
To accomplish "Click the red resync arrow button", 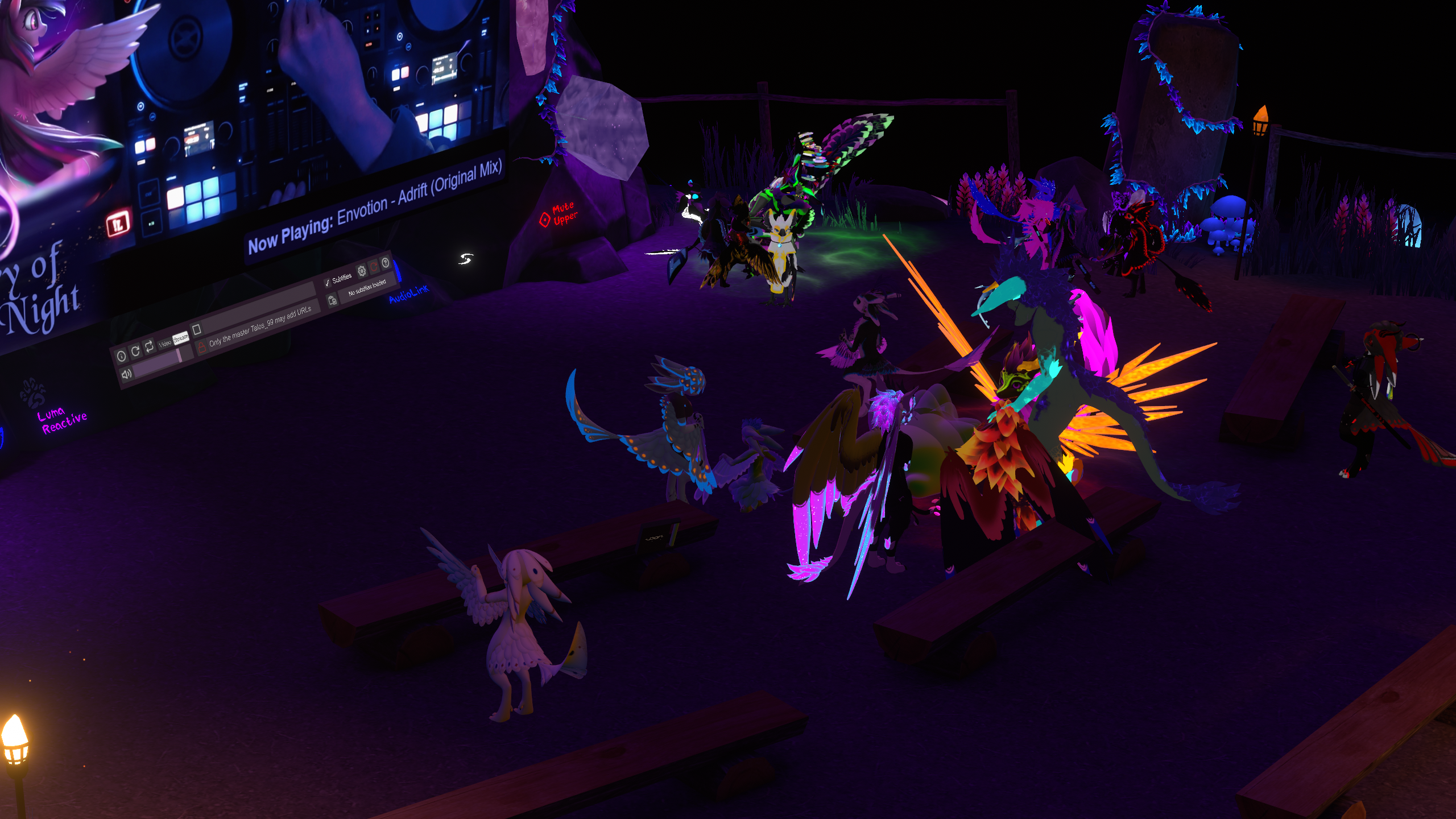I will point(374,266).
